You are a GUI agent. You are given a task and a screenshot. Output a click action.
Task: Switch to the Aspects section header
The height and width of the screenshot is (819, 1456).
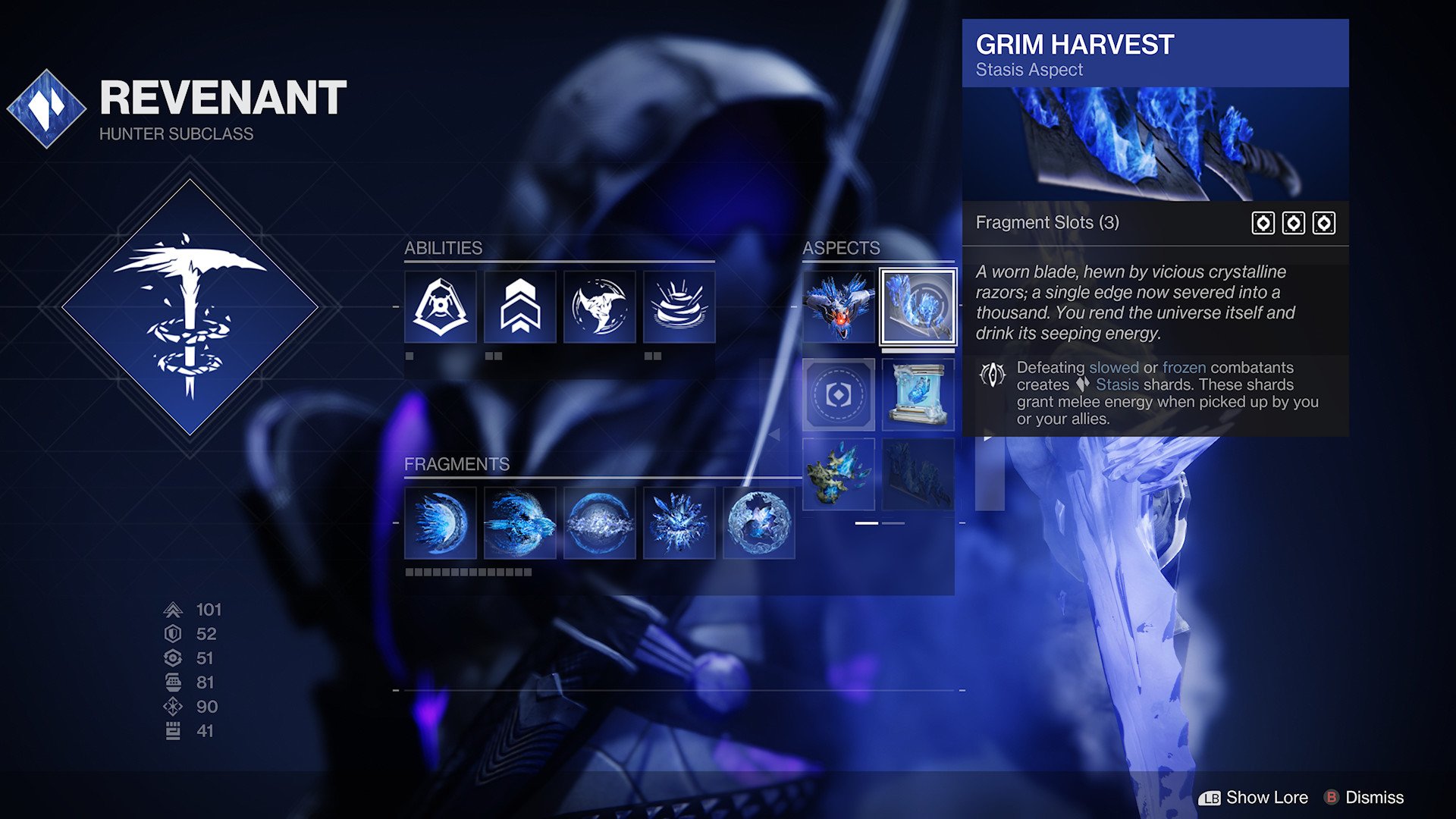click(x=840, y=248)
